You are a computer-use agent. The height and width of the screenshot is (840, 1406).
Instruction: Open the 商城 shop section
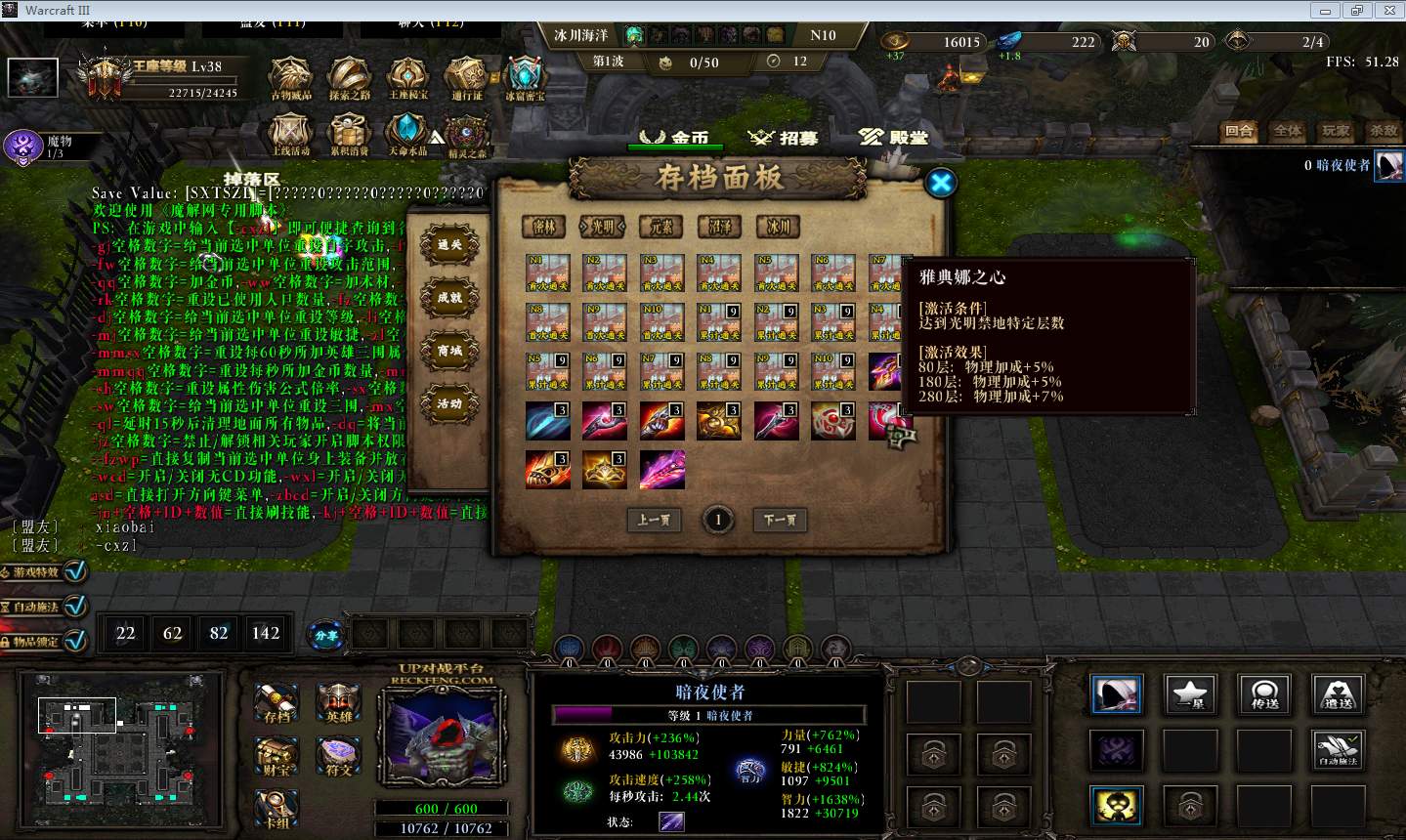pos(449,351)
